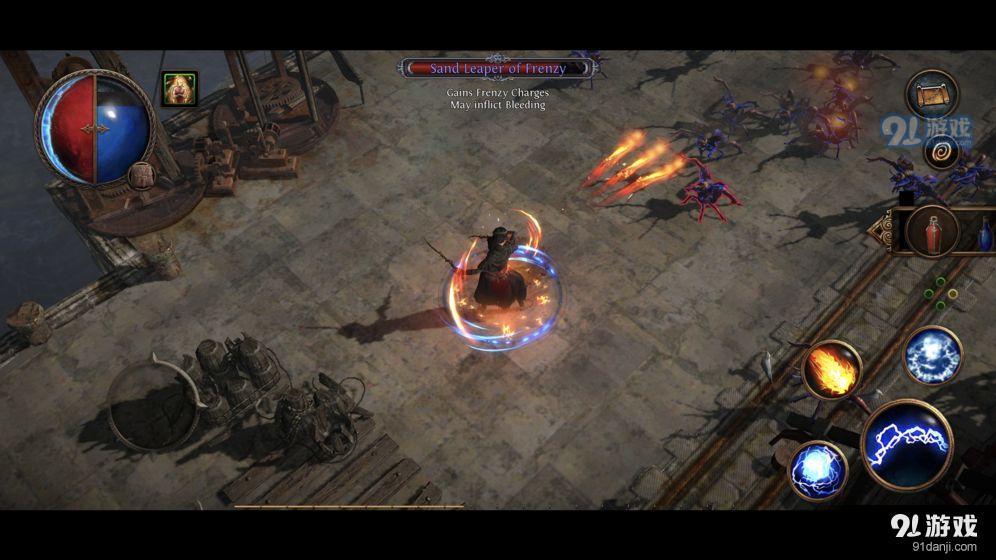Cast the ball lightning orb skill
Screen dimensions: 996x560
click(818, 470)
